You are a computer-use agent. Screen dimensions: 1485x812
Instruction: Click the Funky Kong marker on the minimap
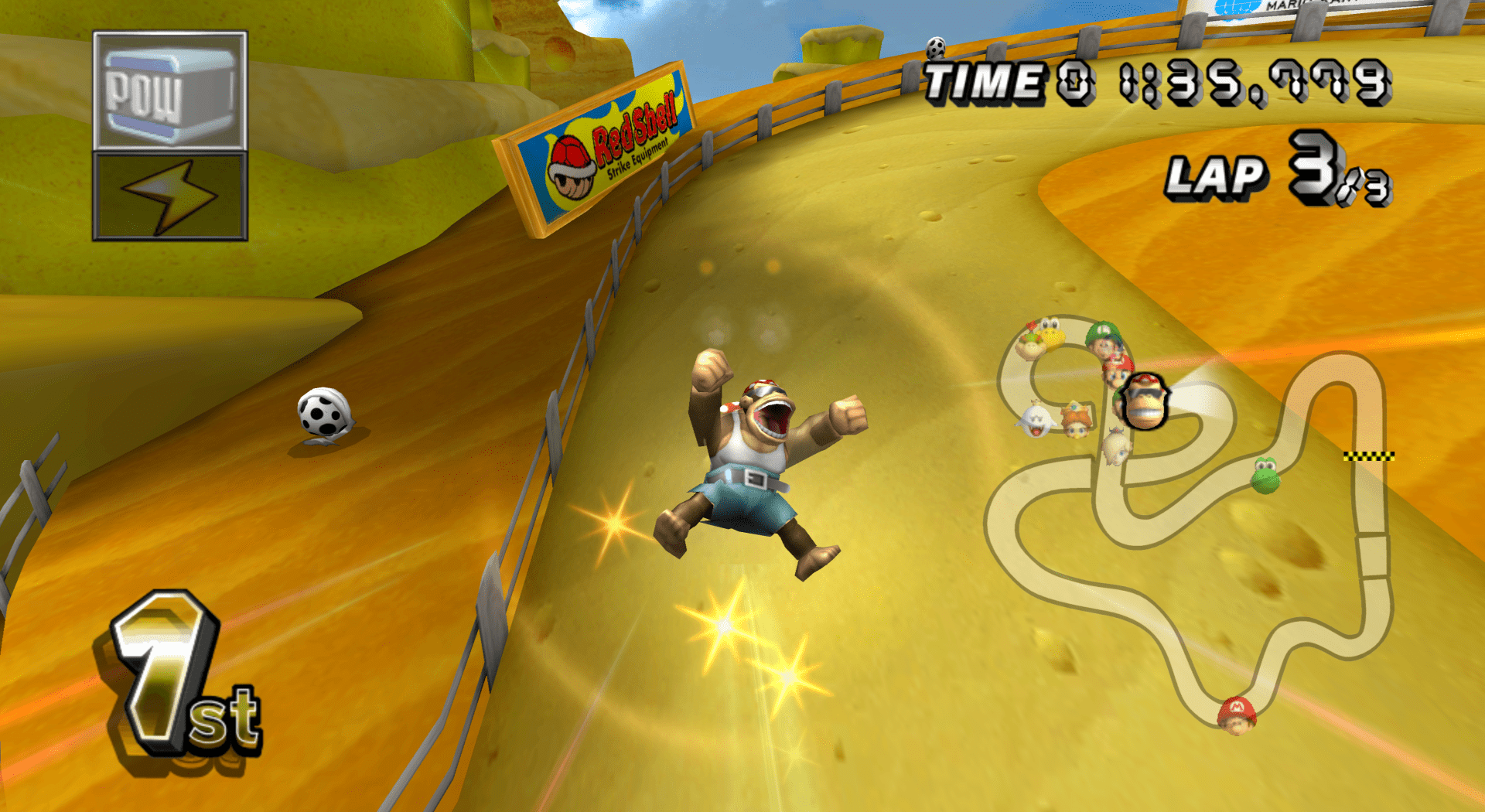click(1143, 401)
